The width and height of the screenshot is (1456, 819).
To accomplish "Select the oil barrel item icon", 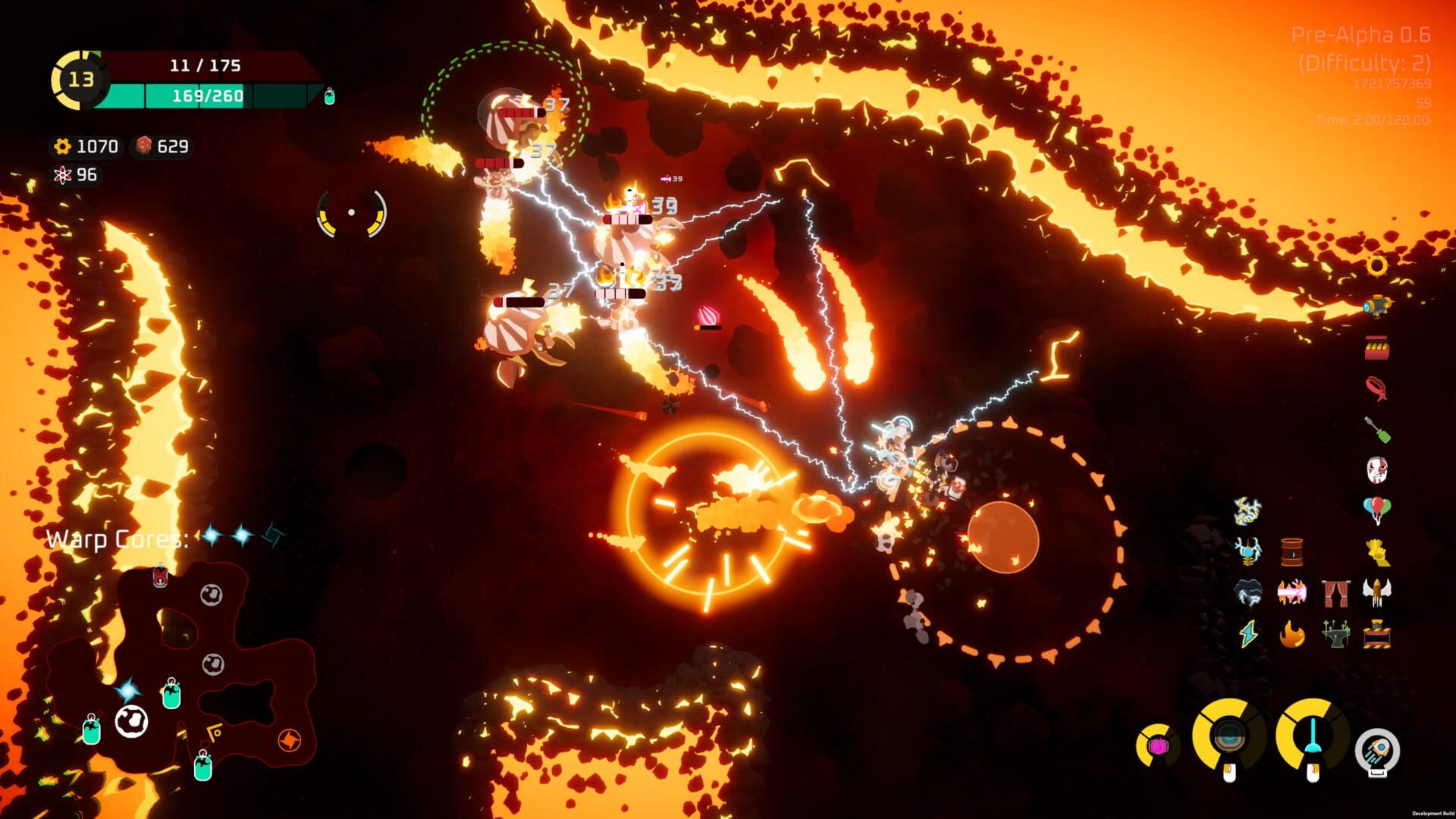I will (1291, 551).
